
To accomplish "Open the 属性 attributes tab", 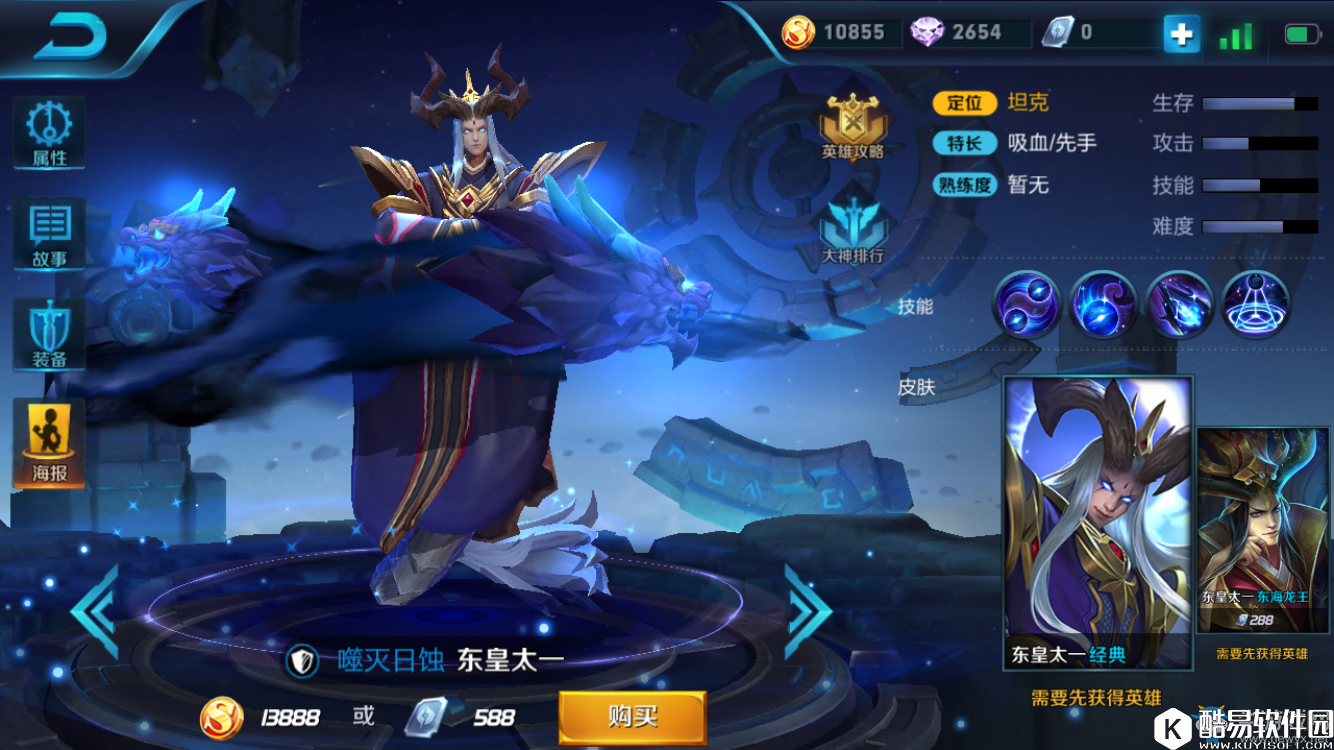I will (x=49, y=132).
